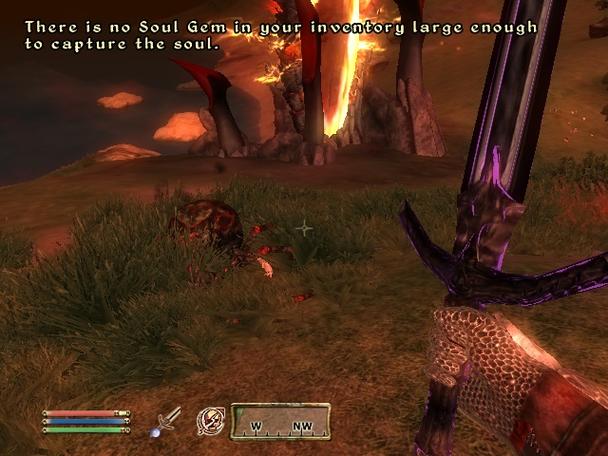Select the equipped sword weapon icon
Screen dimensions: 608x456
[165, 420]
